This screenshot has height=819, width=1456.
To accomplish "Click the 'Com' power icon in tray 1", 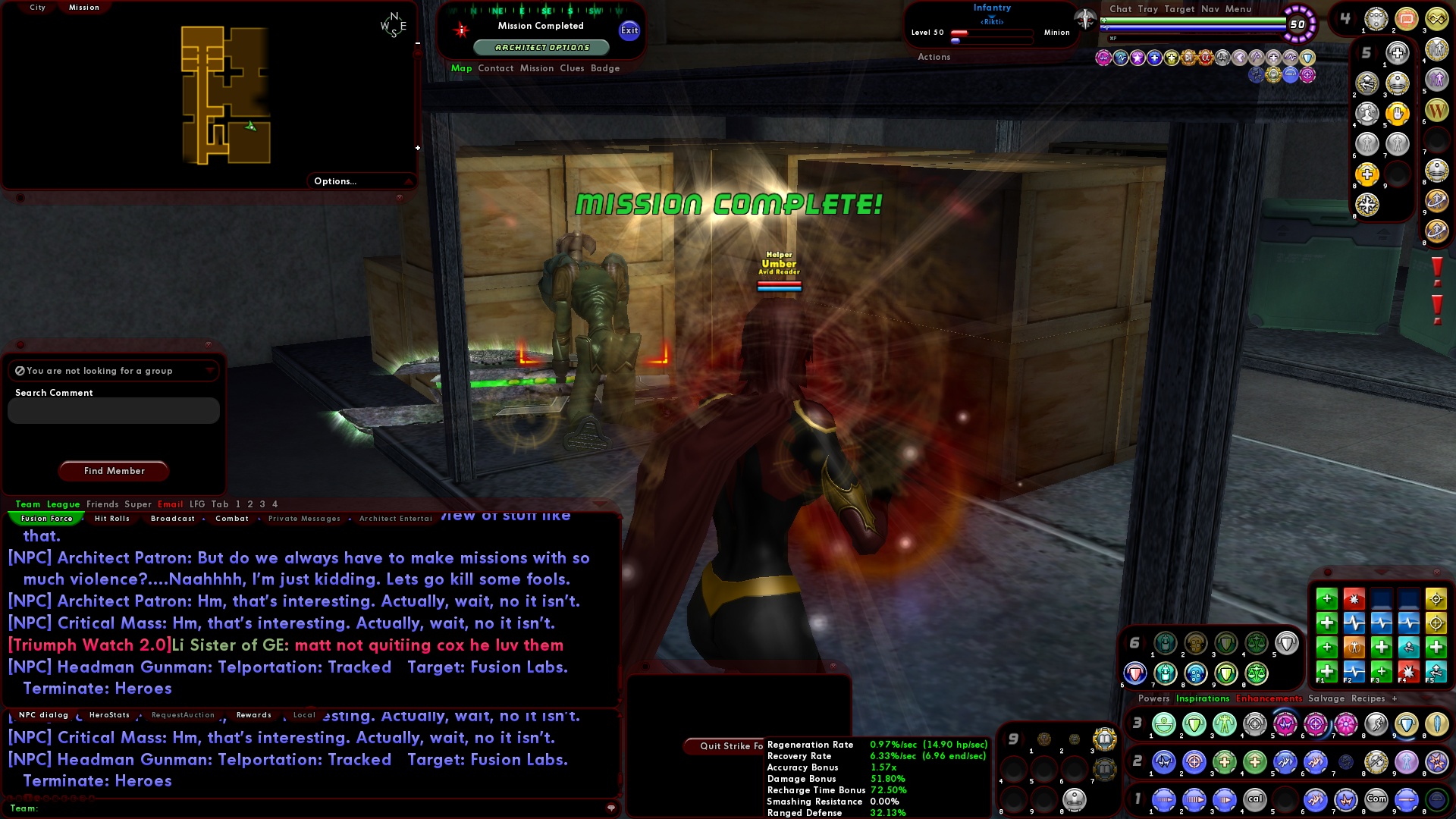I will 1376,799.
